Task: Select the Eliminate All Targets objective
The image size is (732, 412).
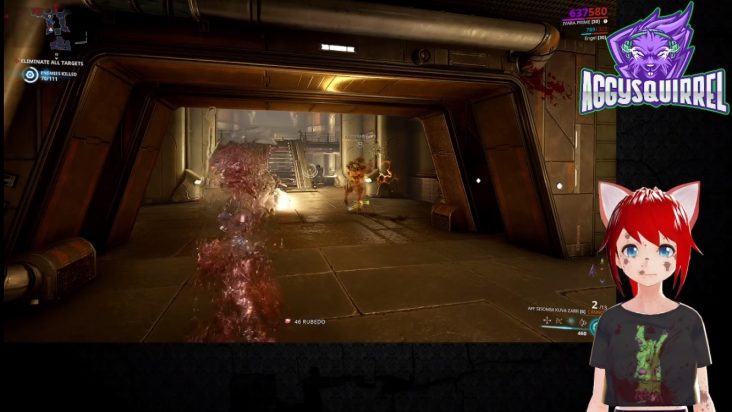Action: click(52, 62)
